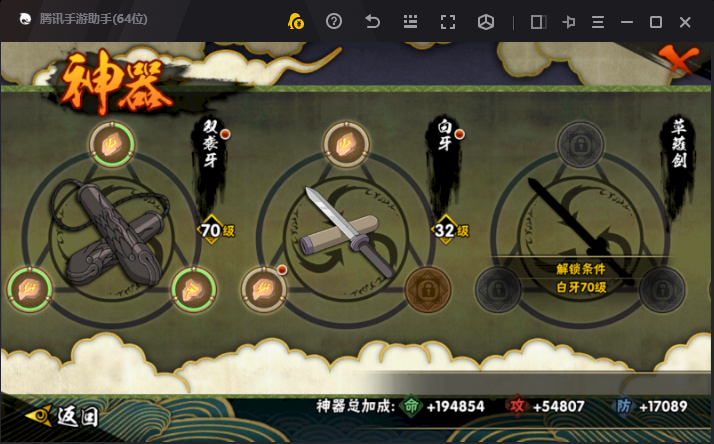Close the 神器 screen with the orange X
The height and width of the screenshot is (444, 714).
tap(683, 61)
